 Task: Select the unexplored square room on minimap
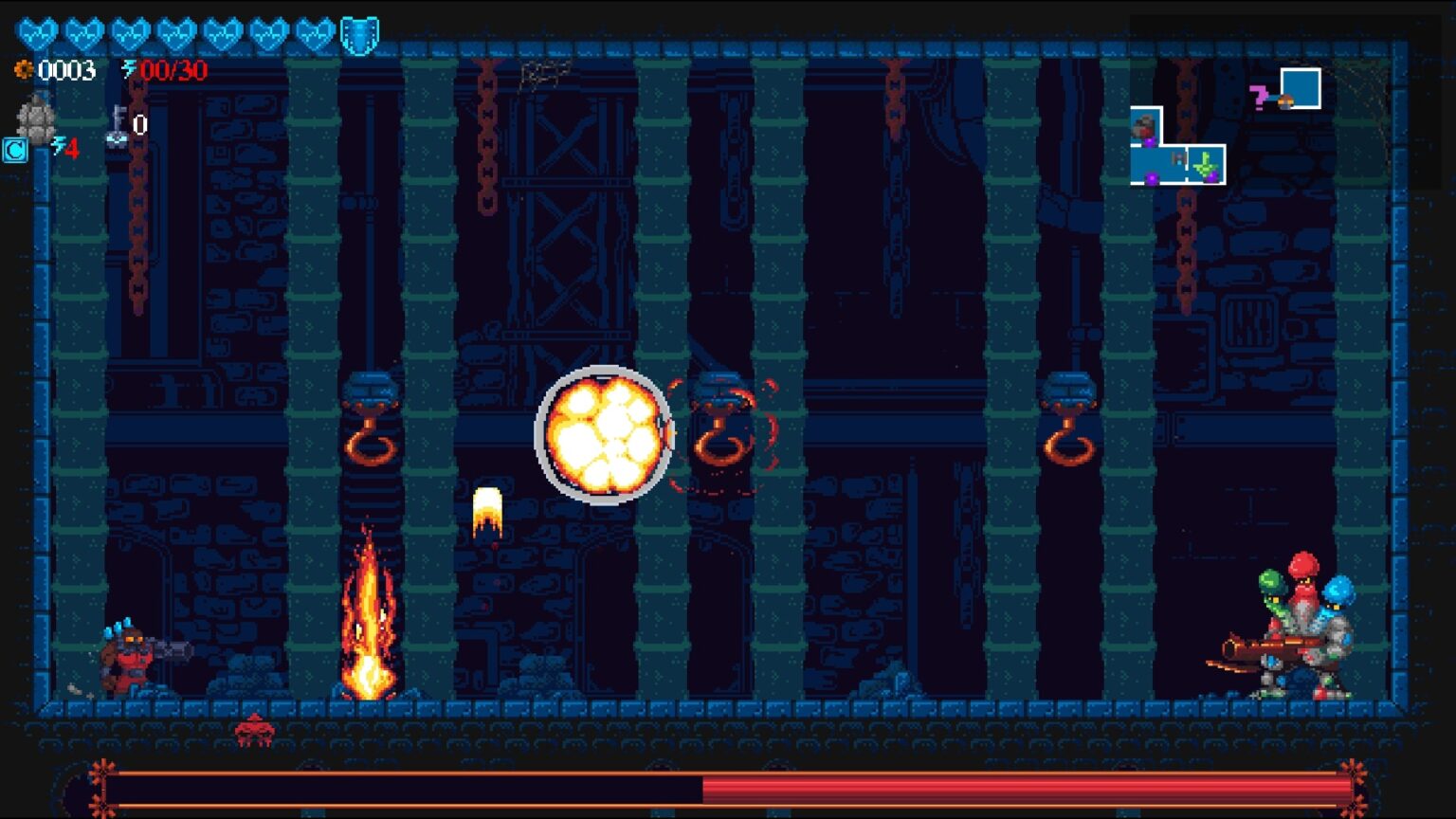click(x=1301, y=88)
